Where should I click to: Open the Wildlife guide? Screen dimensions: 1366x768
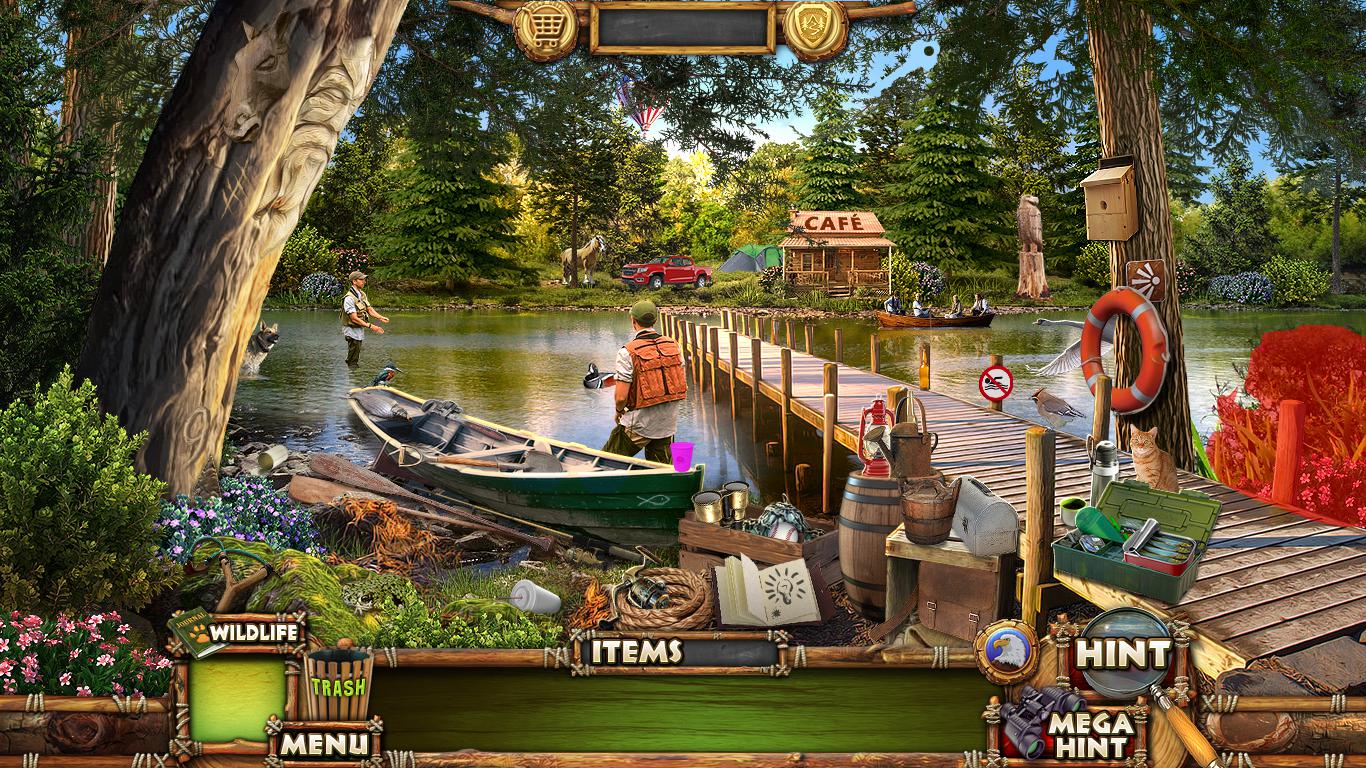point(238,633)
